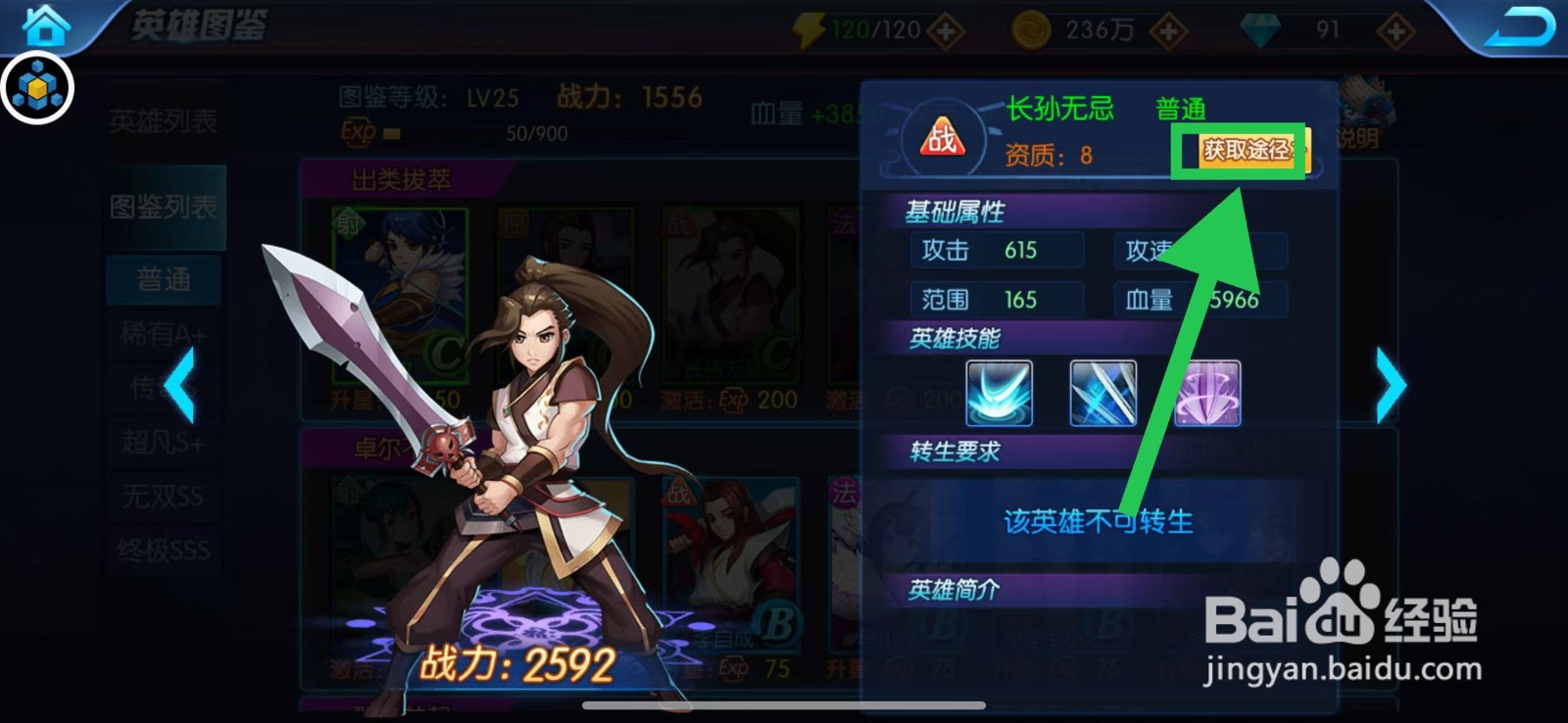The height and width of the screenshot is (723, 1568).
Task: Click the 战 class badge on hero panel
Action: point(941,137)
